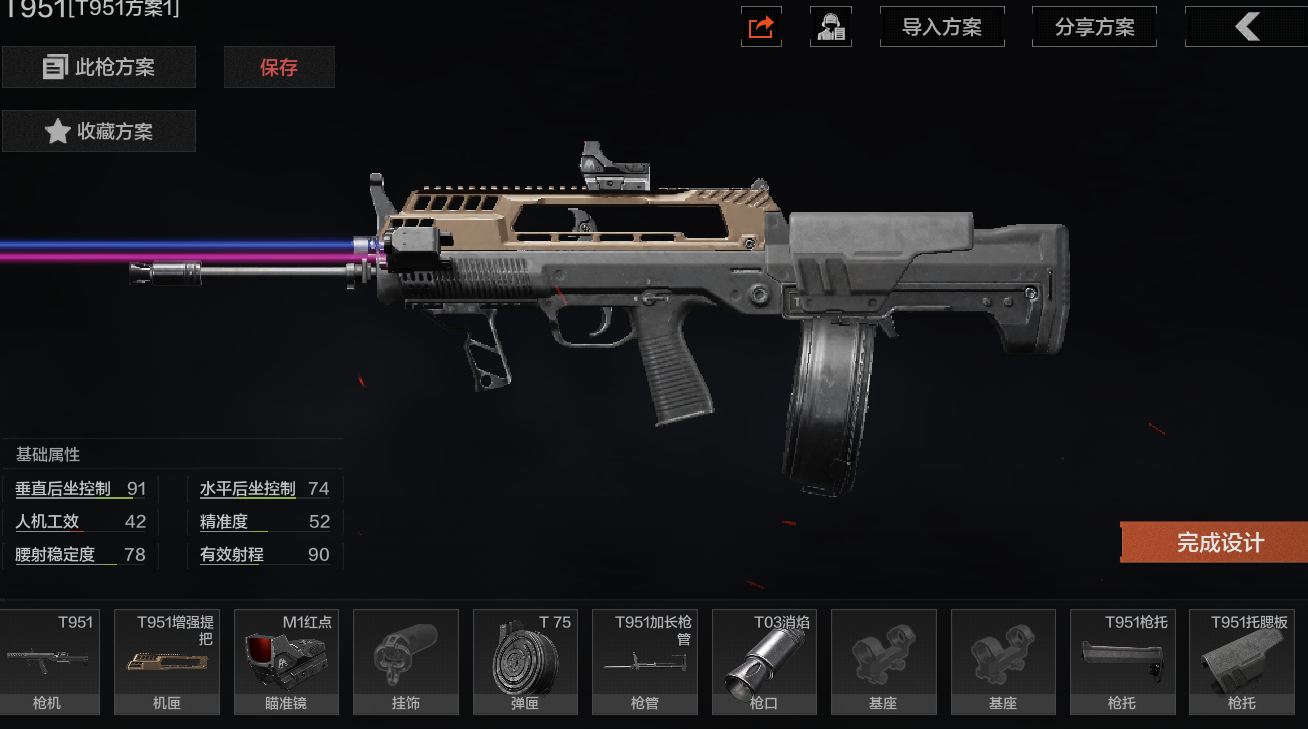Image resolution: width=1308 pixels, height=729 pixels.
Task: Click the operator profile icon
Action: (x=831, y=27)
